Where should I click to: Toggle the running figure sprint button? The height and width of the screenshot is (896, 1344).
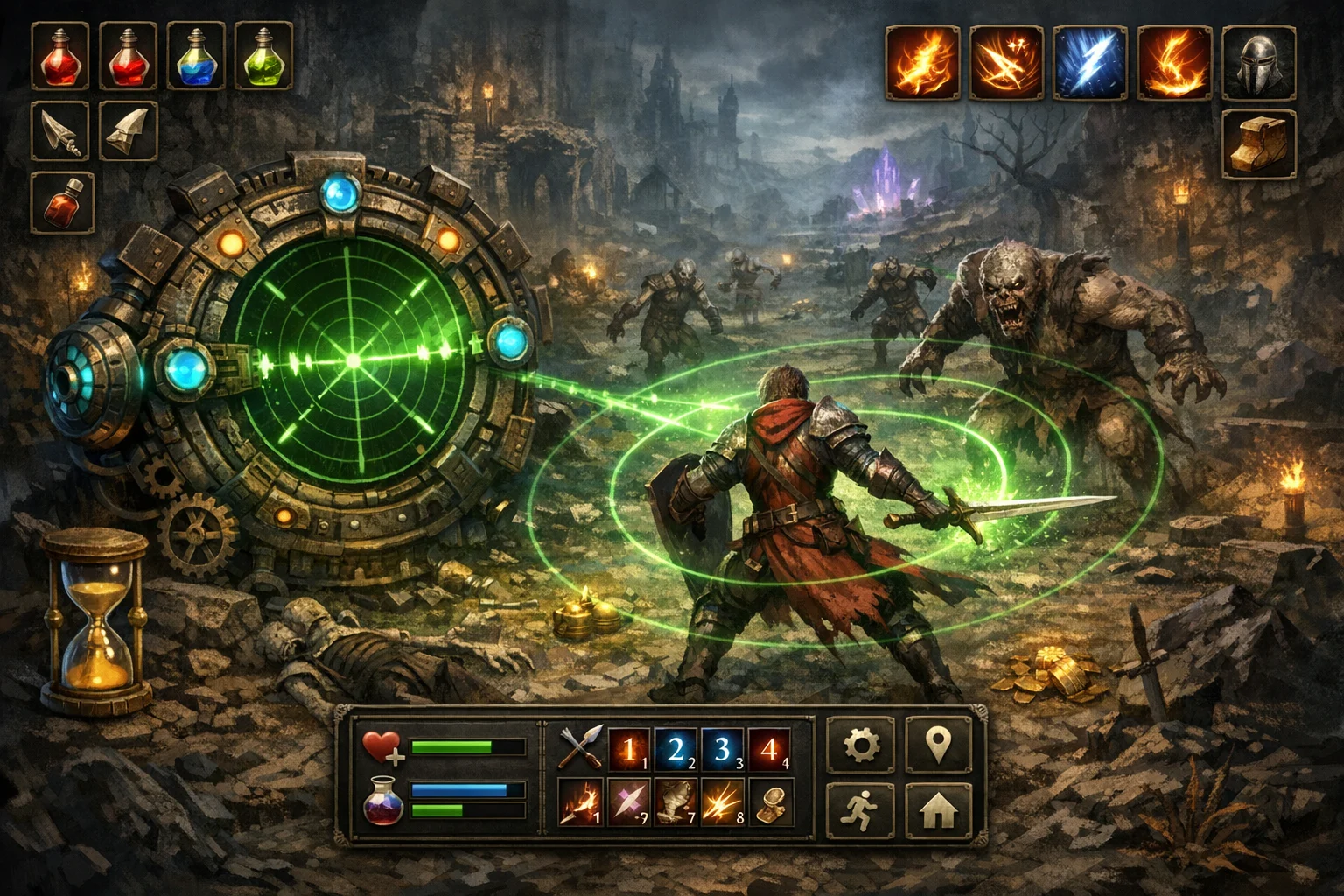tap(860, 811)
